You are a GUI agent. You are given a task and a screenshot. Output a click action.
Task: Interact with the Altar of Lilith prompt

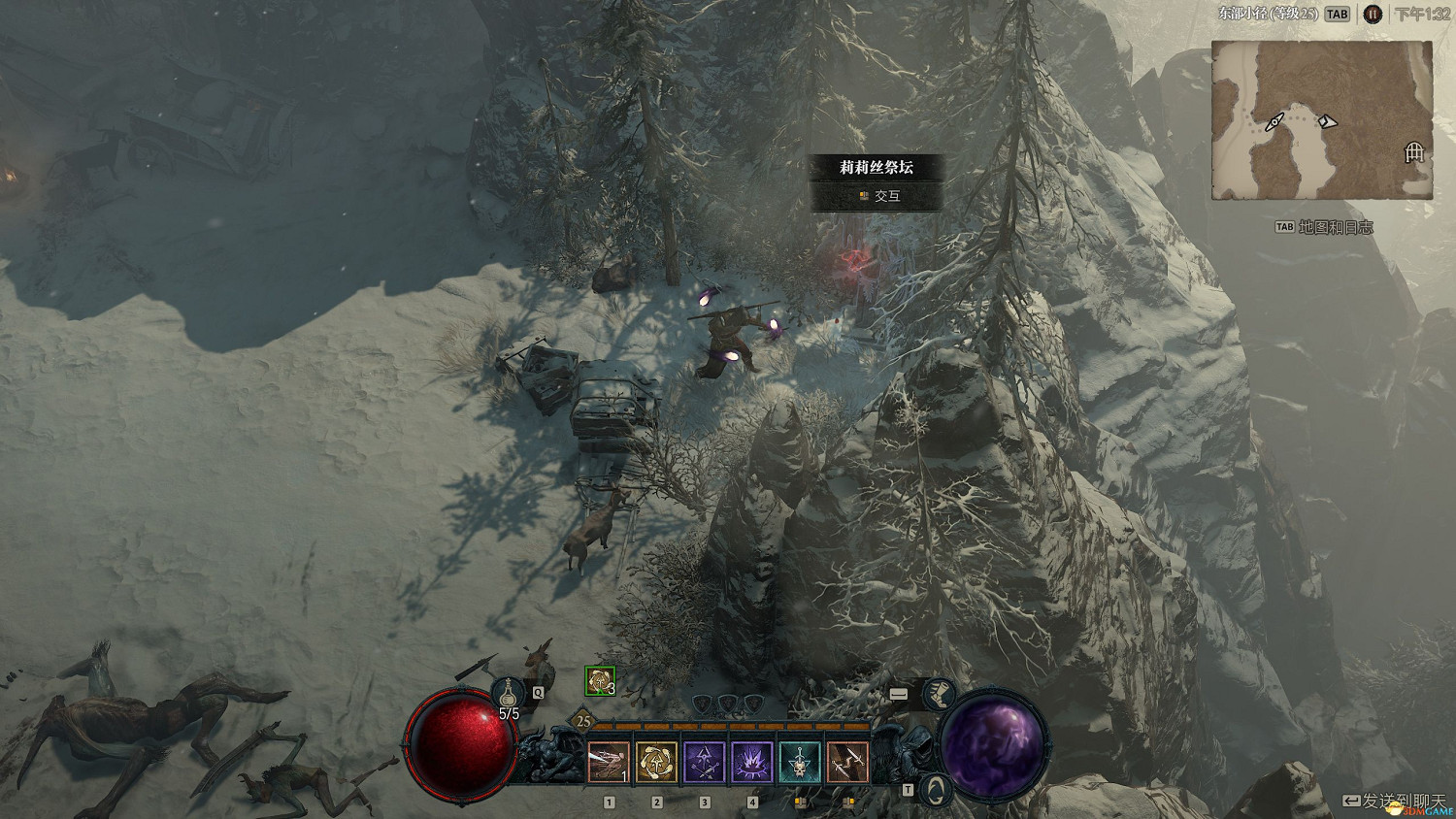(877, 196)
